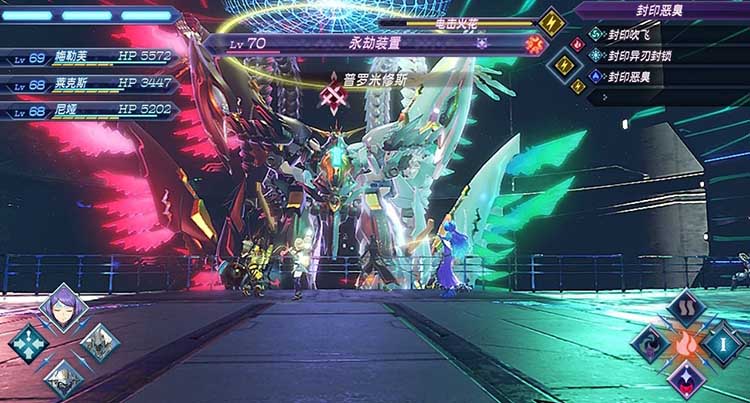The image size is (750, 403).
Task: Activate the dark swirl art icon
Action: 650,344
